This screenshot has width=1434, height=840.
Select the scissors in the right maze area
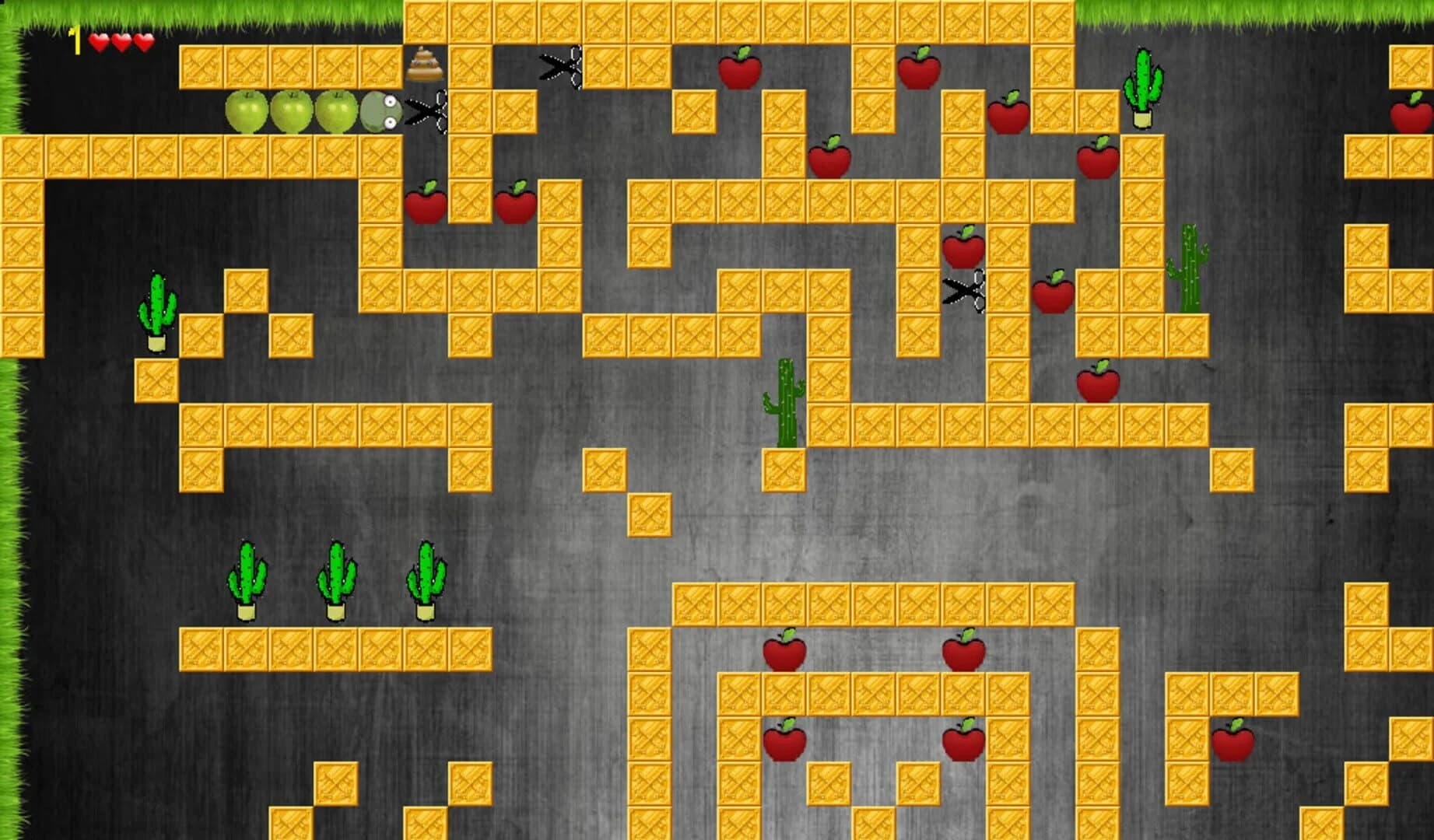(x=965, y=292)
